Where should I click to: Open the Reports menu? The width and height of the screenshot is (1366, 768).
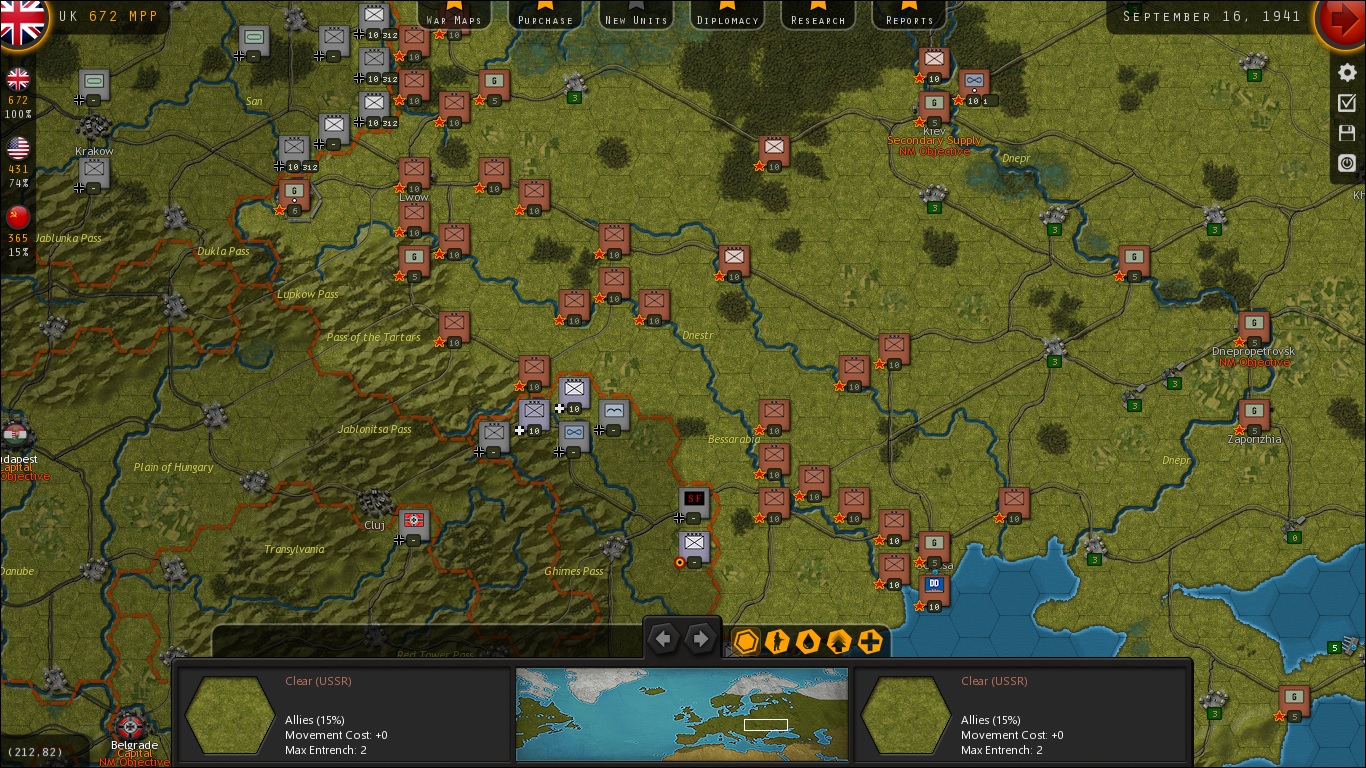tap(908, 16)
